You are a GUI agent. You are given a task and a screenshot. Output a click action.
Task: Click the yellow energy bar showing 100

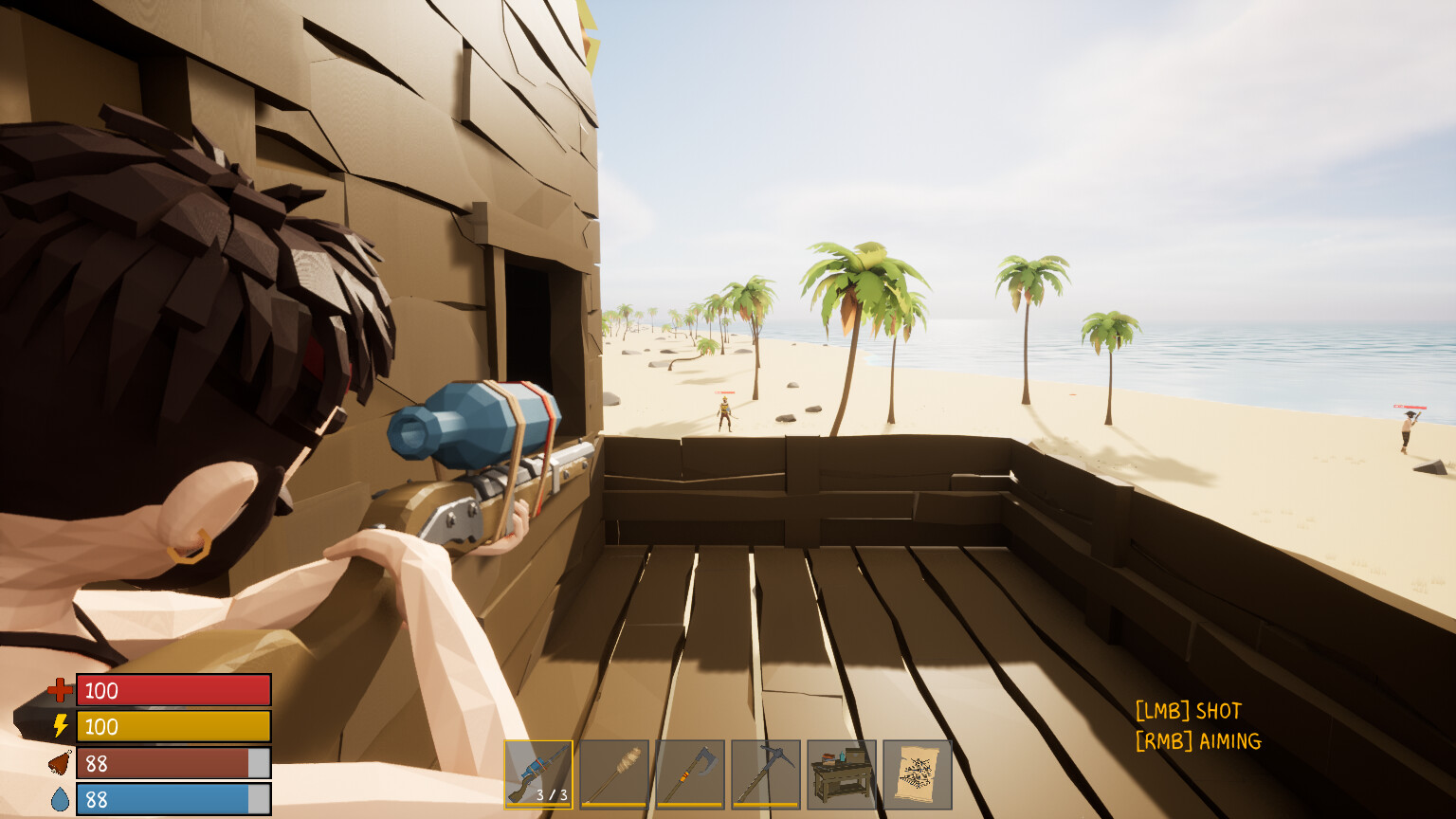(173, 726)
